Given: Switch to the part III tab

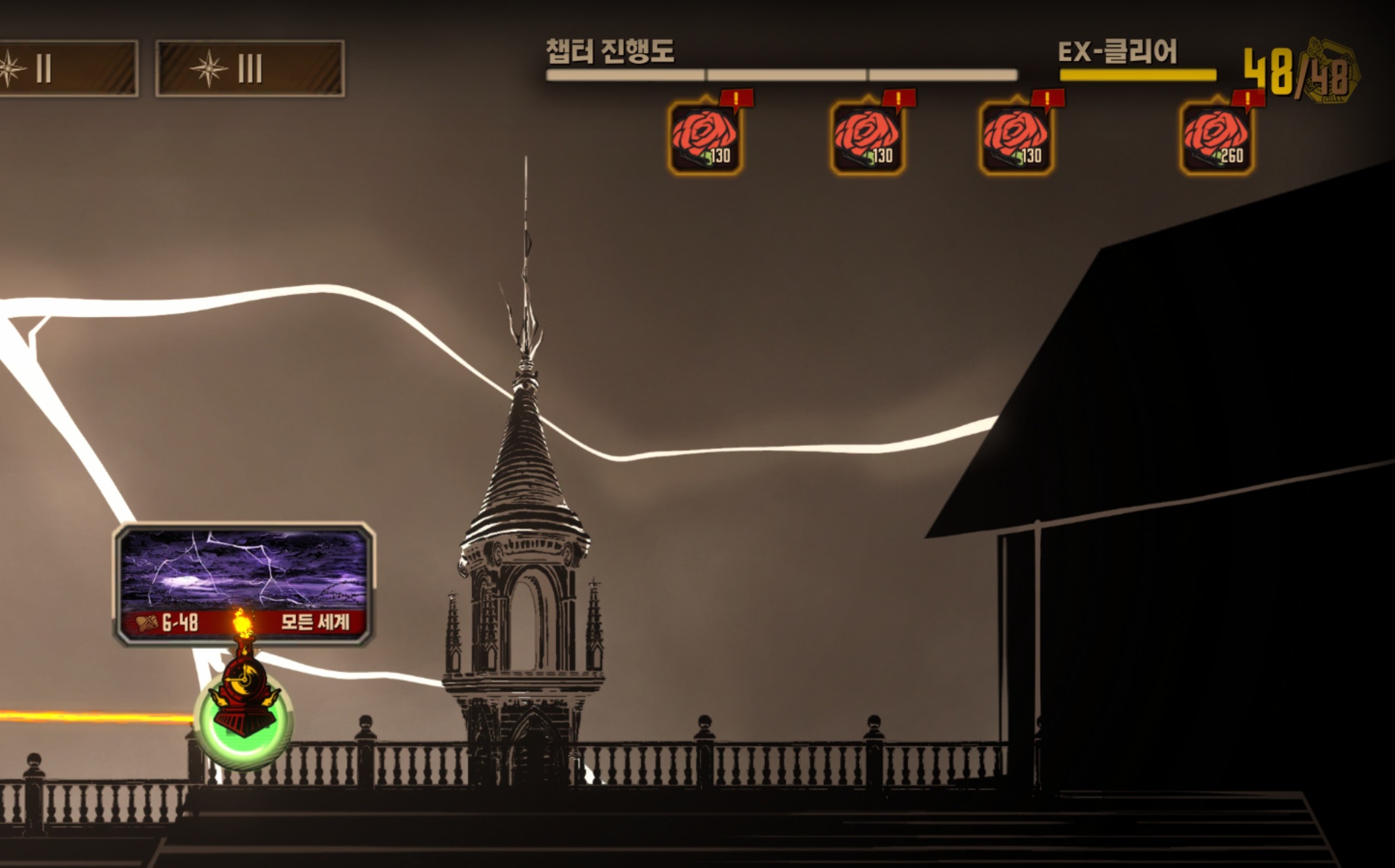Looking at the screenshot, I should 249,69.
